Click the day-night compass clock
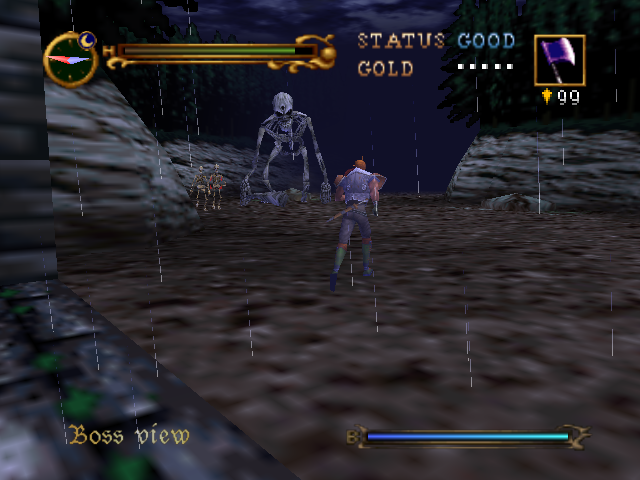 tap(70, 59)
